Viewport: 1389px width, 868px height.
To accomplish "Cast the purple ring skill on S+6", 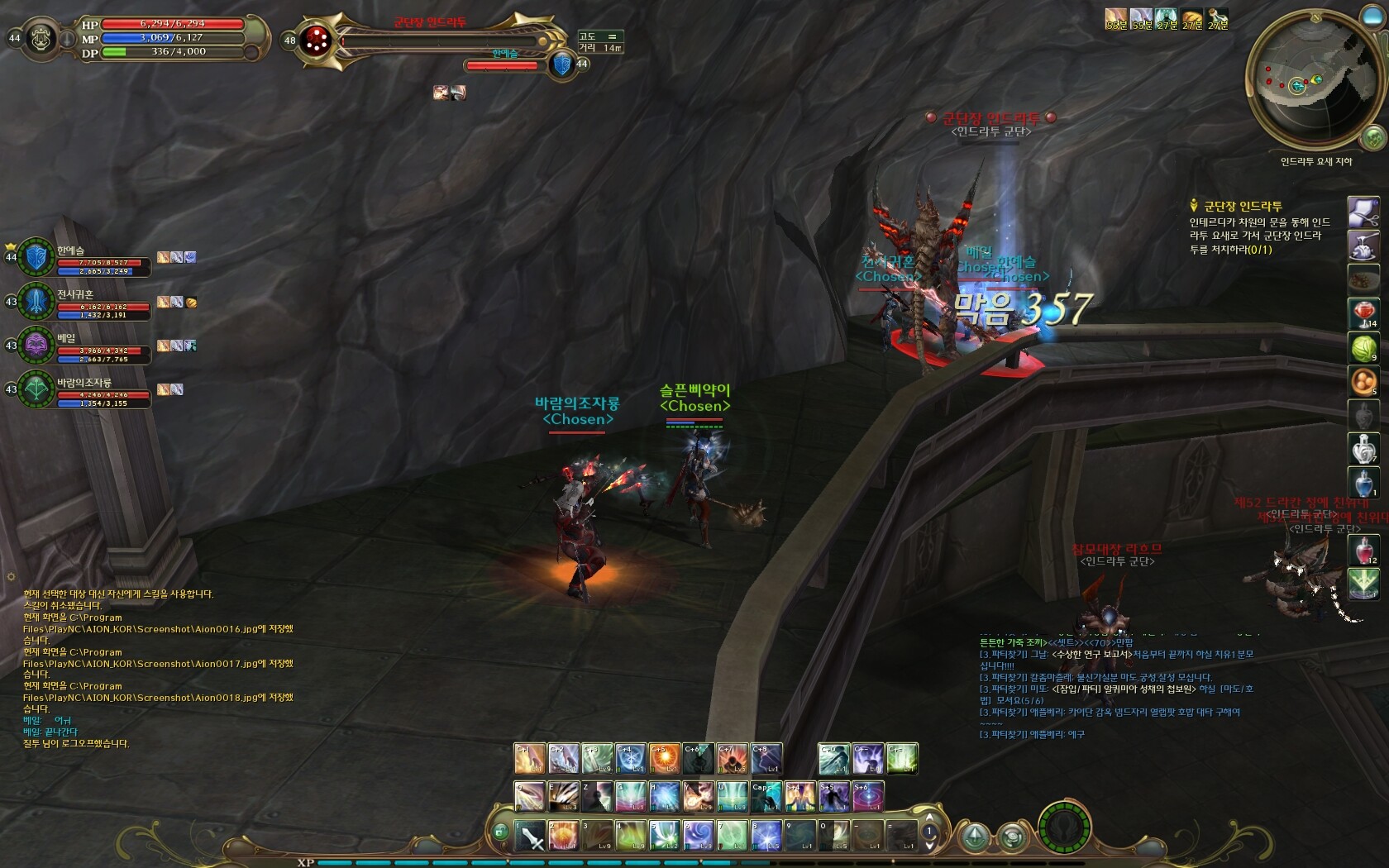I will 868,796.
